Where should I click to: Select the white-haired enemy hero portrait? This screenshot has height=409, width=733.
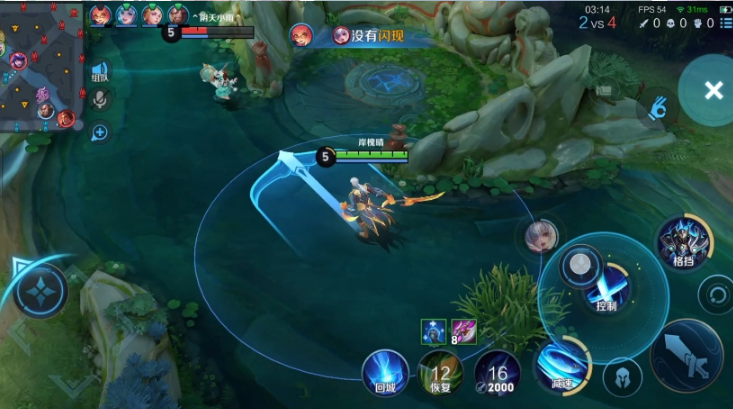[x=541, y=237]
